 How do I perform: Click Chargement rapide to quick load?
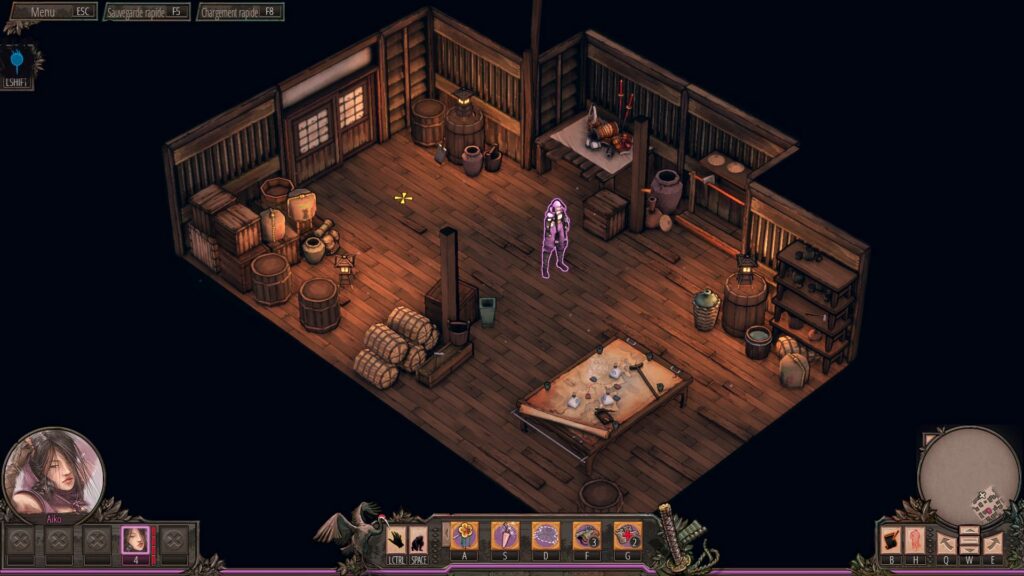(x=240, y=12)
